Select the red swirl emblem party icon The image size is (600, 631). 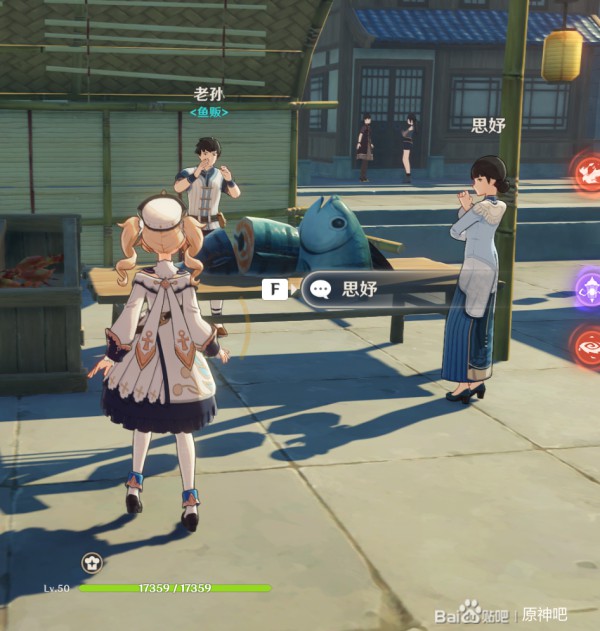(x=588, y=346)
